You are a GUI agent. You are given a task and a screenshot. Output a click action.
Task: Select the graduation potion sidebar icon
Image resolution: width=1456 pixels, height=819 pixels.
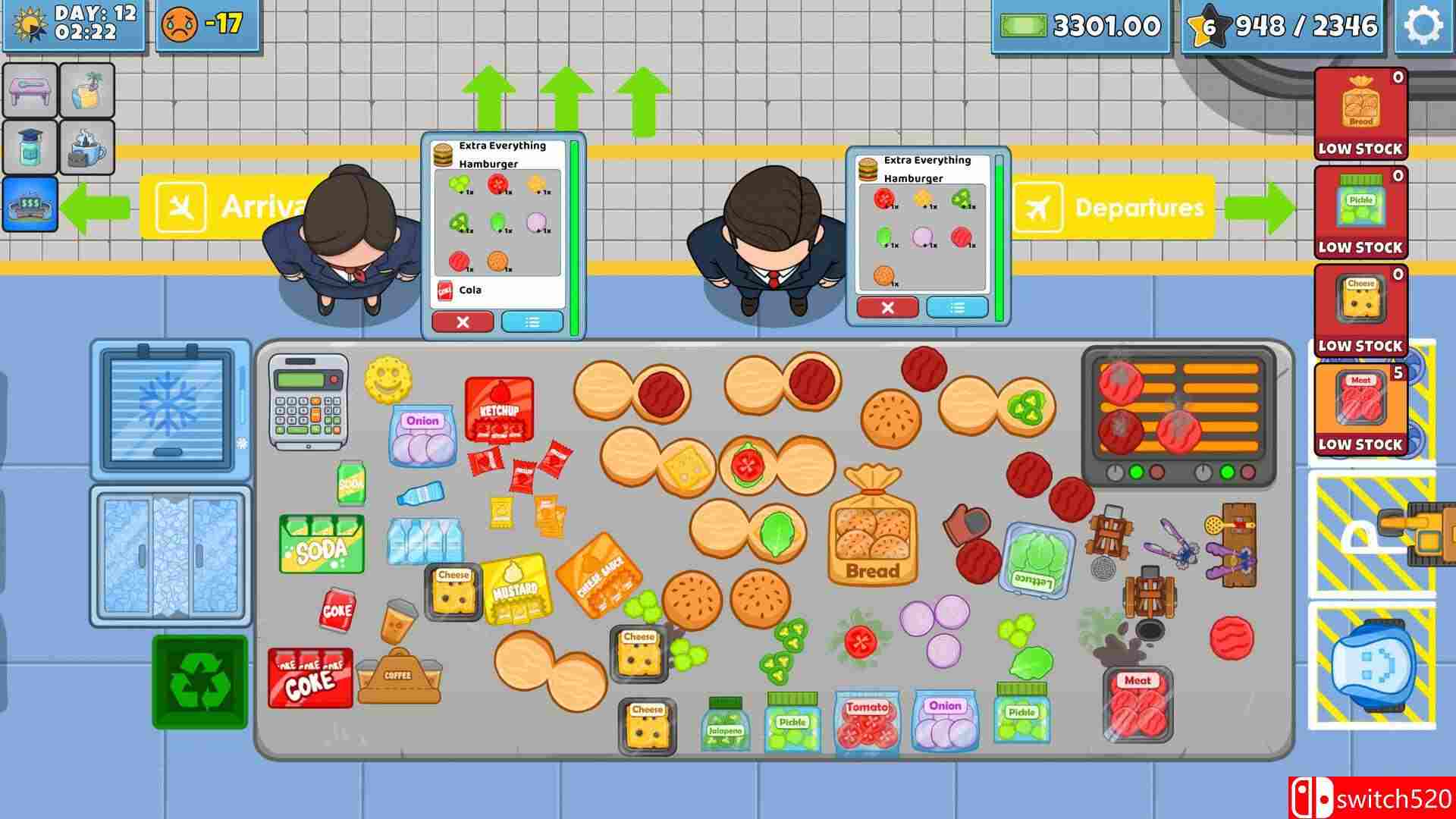click(x=30, y=148)
